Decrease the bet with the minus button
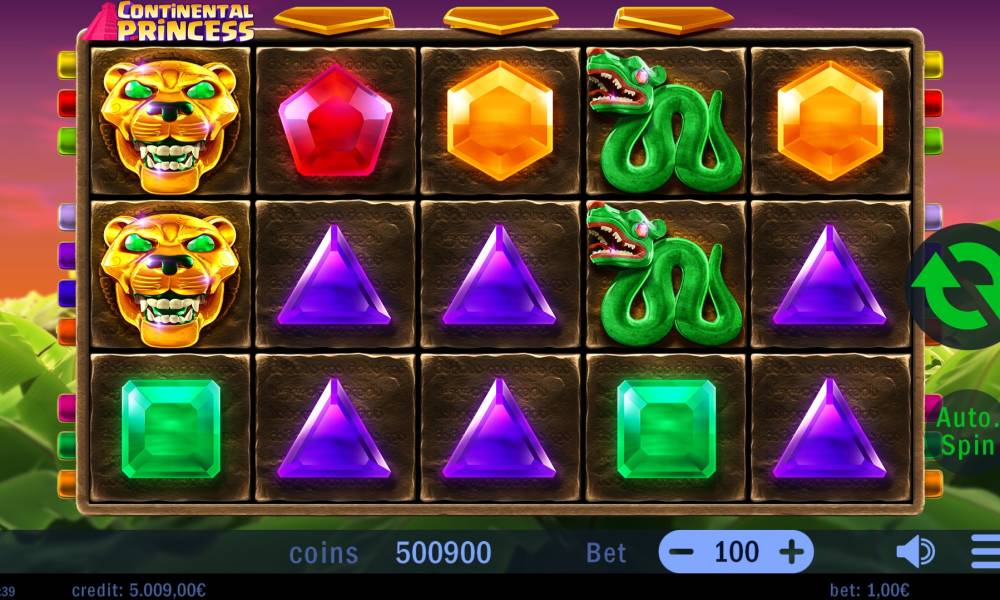 click(682, 551)
